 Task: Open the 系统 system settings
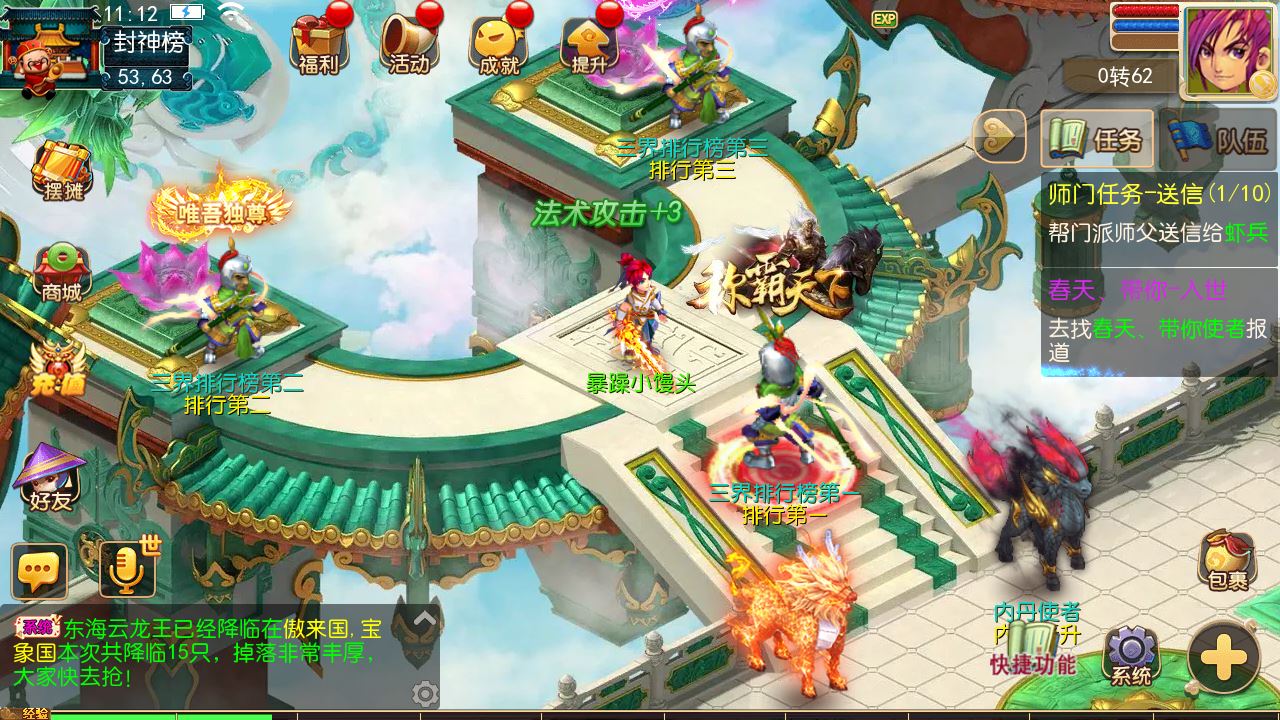tap(1131, 657)
